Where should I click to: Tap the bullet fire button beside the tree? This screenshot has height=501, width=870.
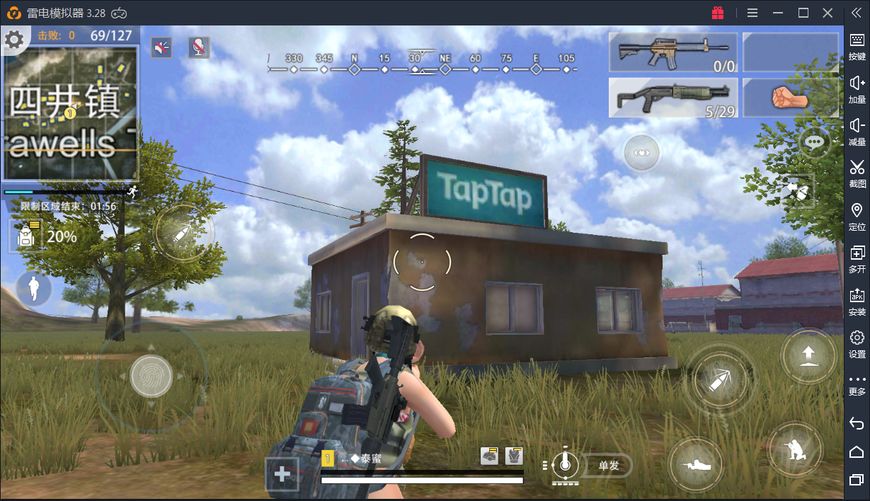coord(185,233)
